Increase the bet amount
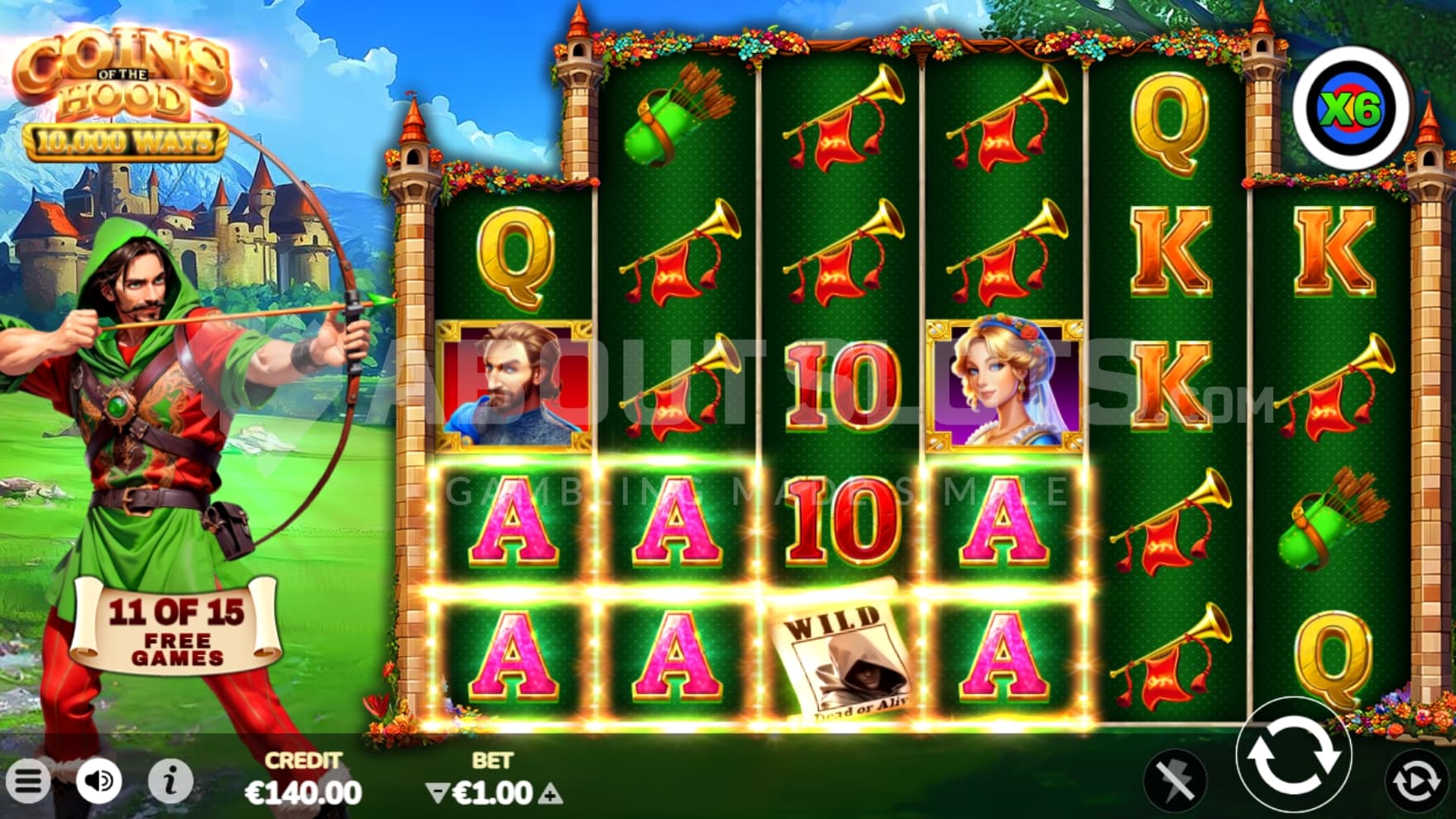Screen dimensions: 1456x819 550,794
